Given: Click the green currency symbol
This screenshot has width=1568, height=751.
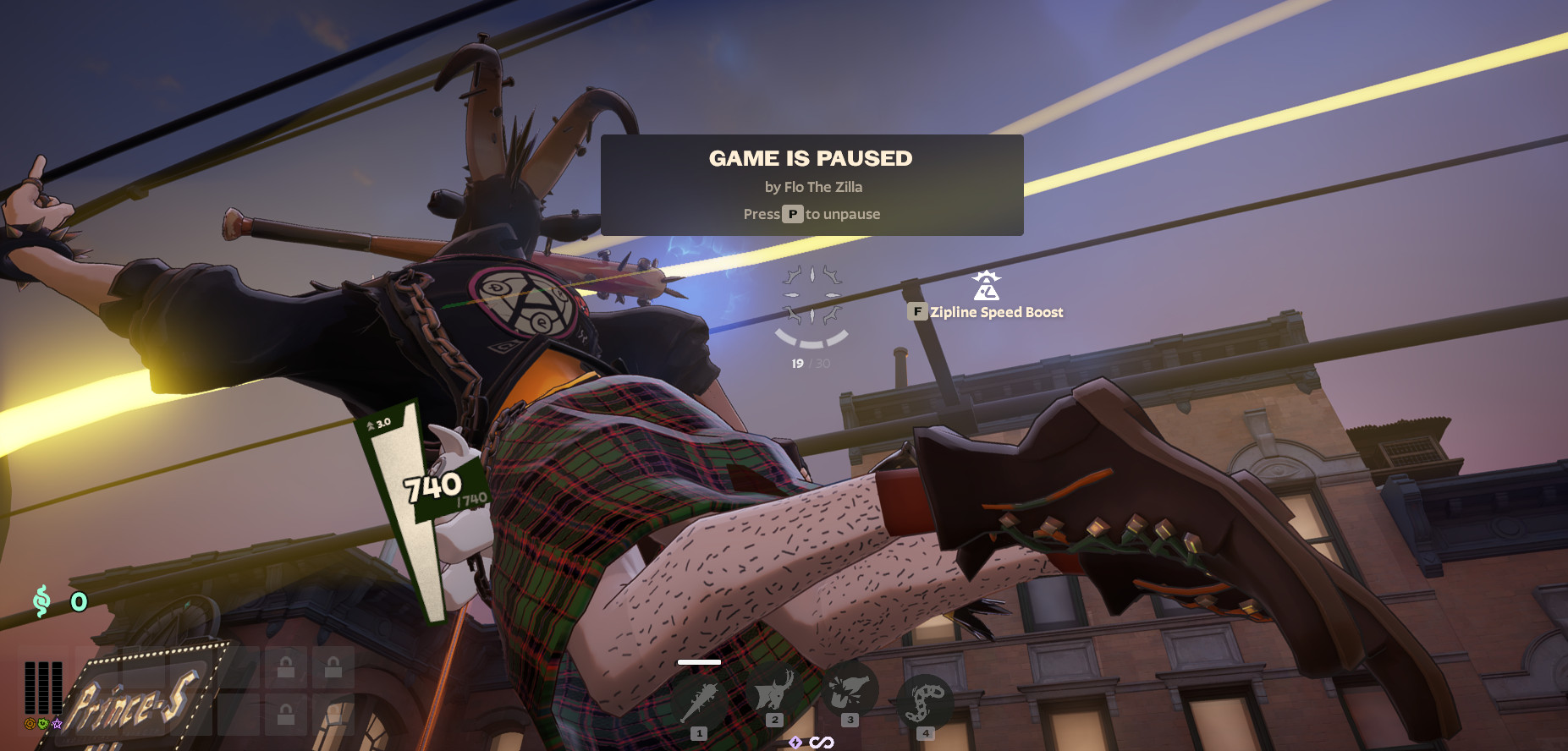Looking at the screenshot, I should click(42, 600).
